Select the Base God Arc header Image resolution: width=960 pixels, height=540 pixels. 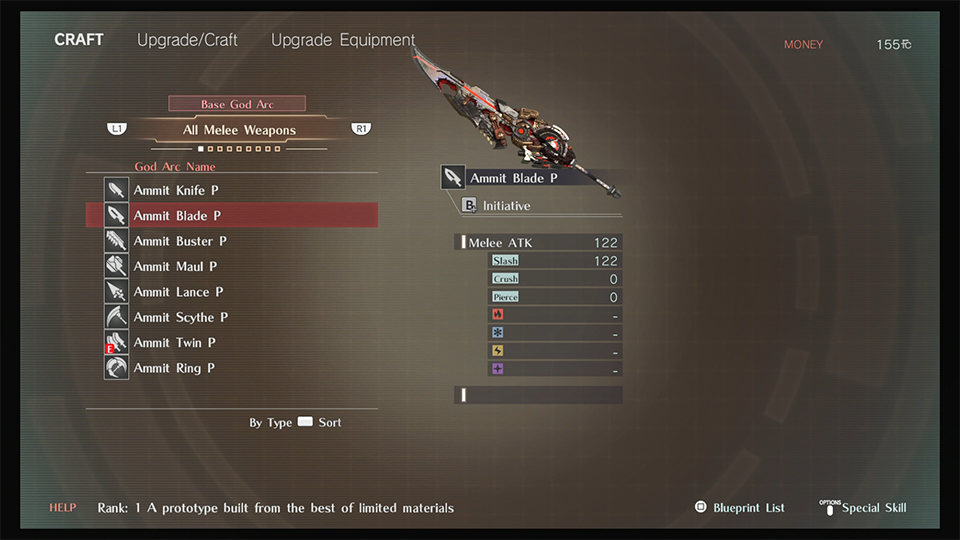click(237, 104)
